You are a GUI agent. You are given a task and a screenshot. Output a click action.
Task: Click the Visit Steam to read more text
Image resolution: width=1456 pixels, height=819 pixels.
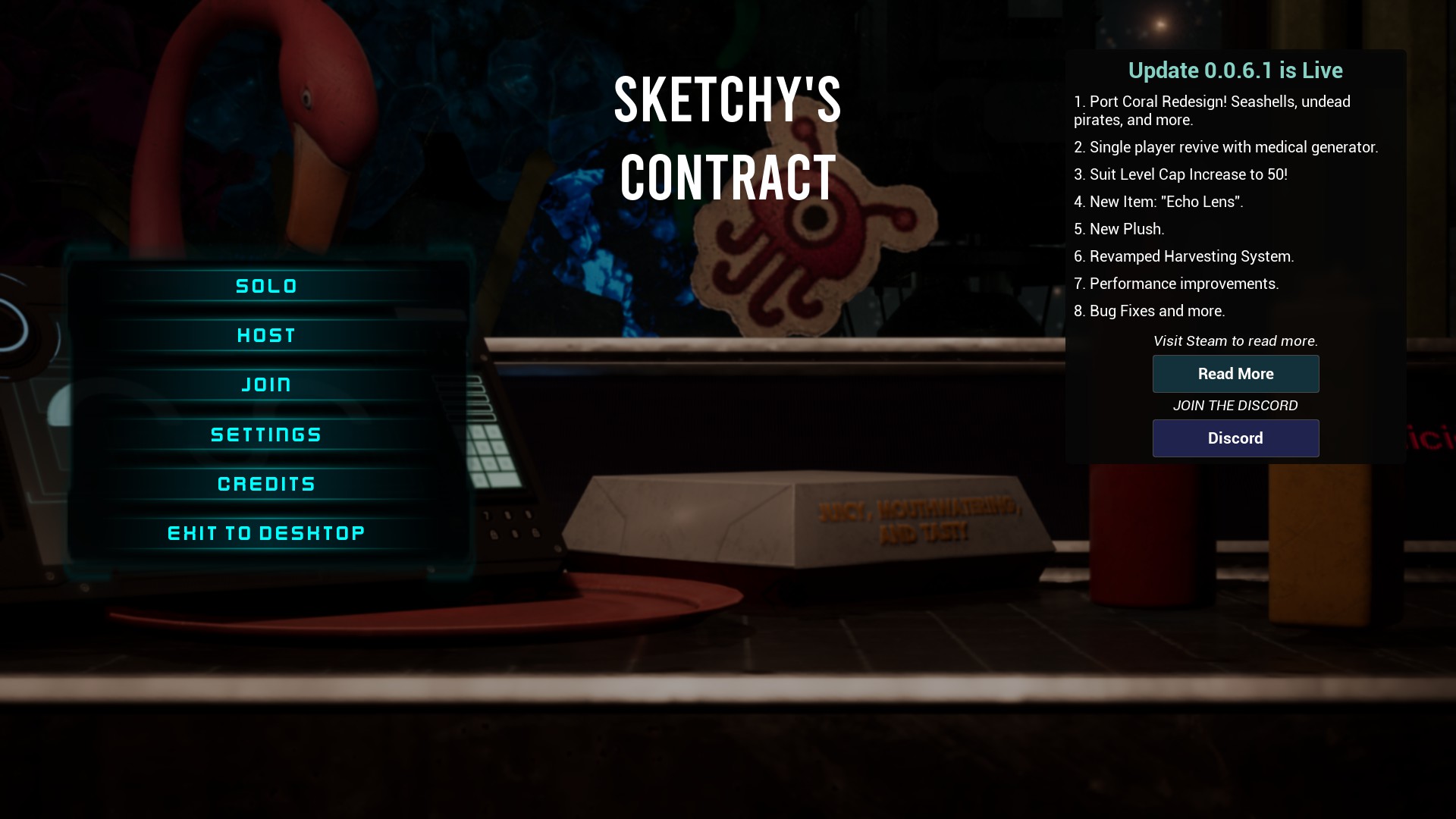(1235, 341)
